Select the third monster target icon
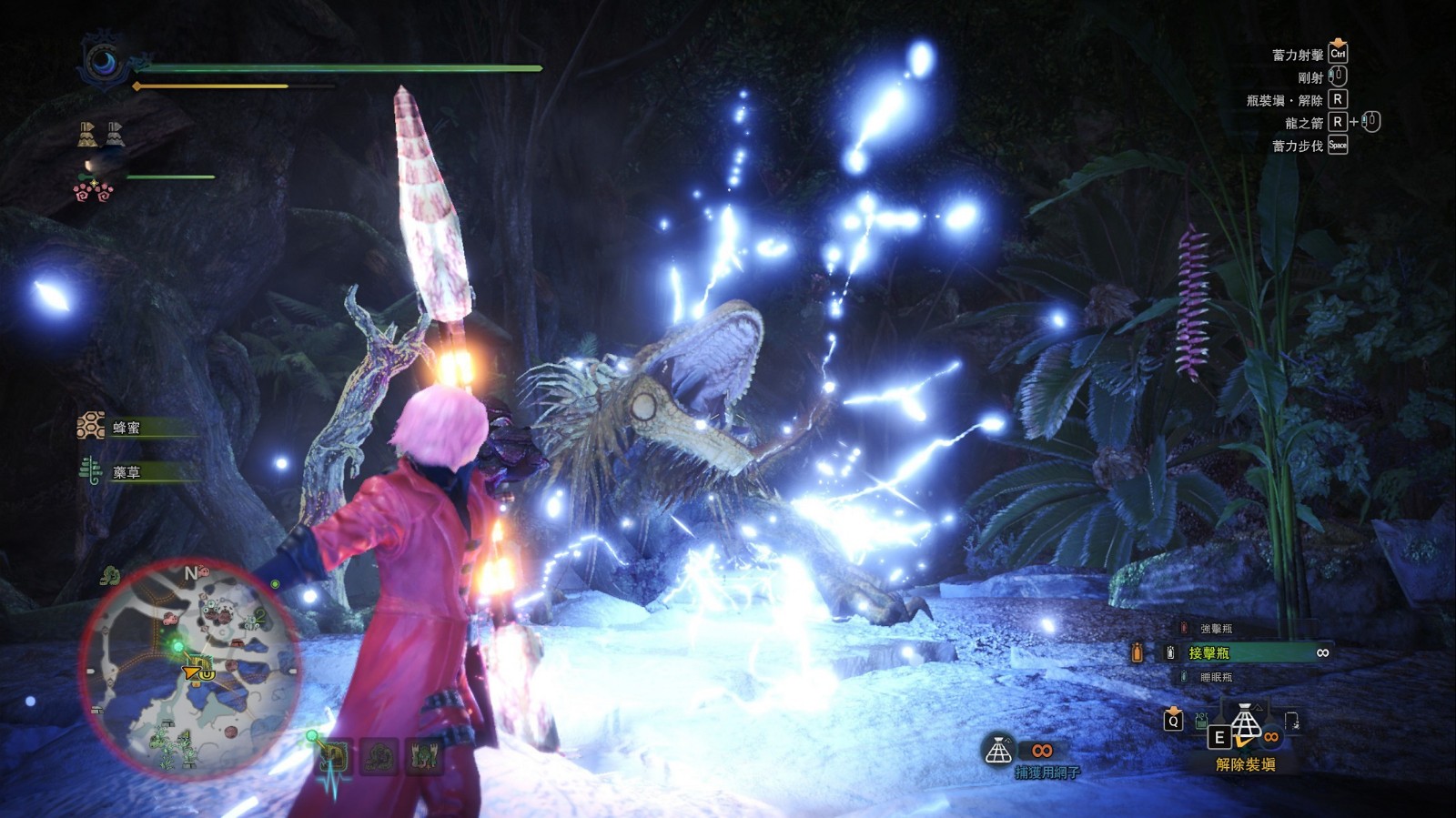This screenshot has height=818, width=1456. point(423,757)
